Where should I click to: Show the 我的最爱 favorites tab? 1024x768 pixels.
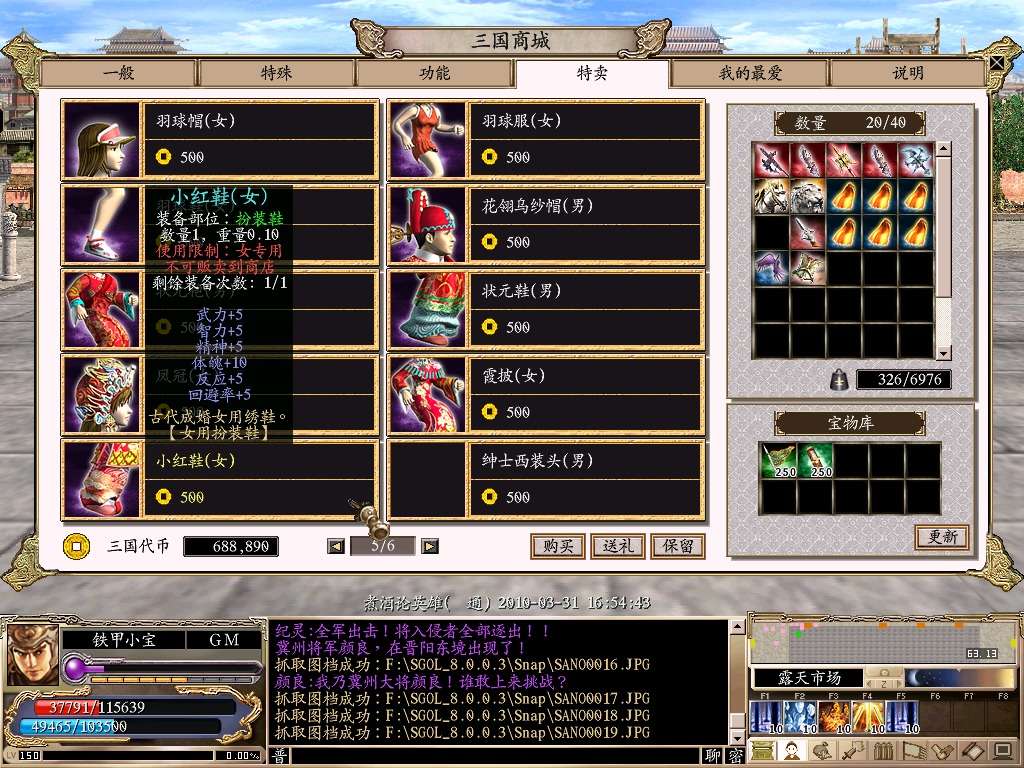(x=750, y=73)
